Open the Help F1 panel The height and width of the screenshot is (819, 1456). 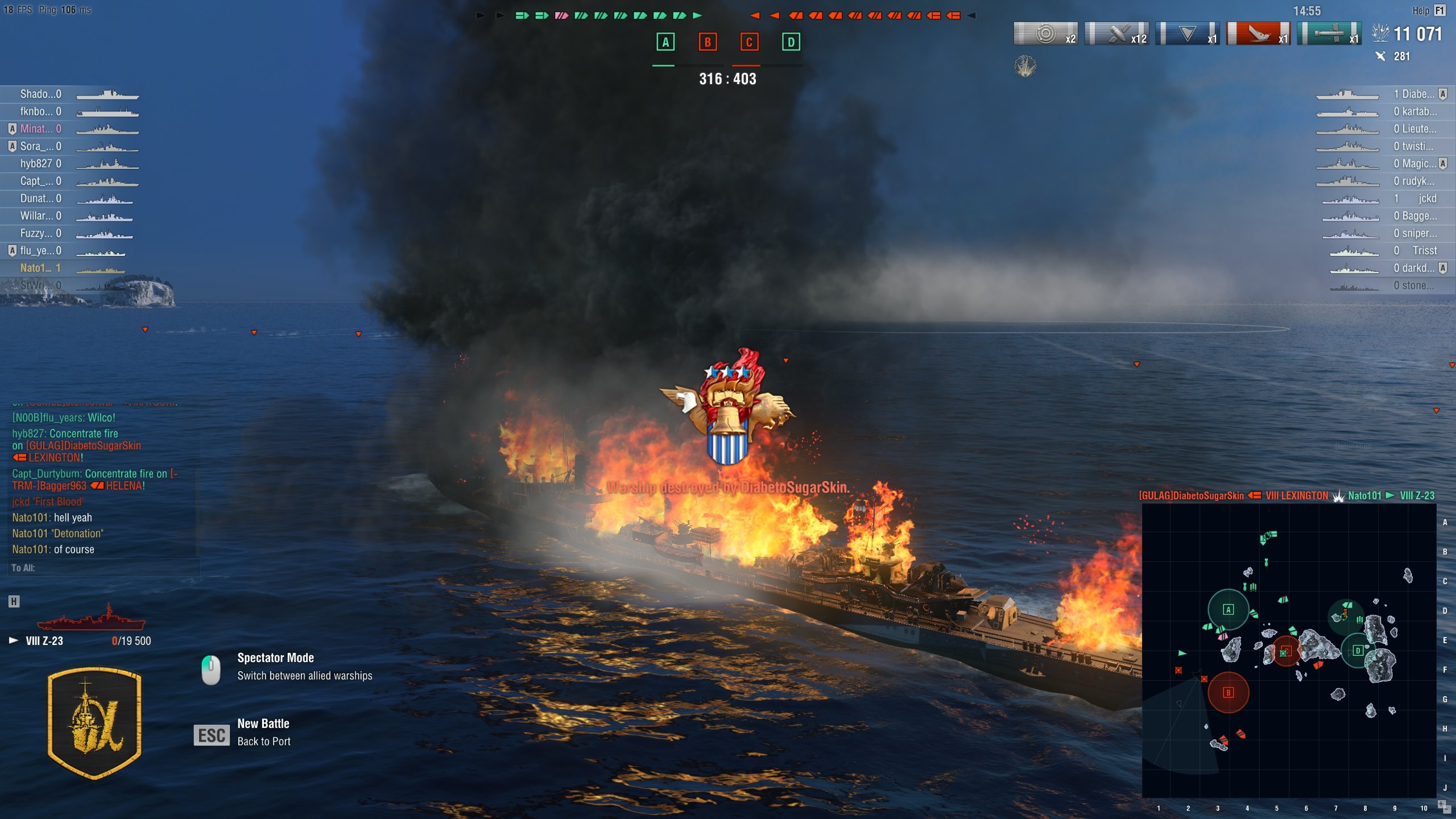pos(1428,10)
